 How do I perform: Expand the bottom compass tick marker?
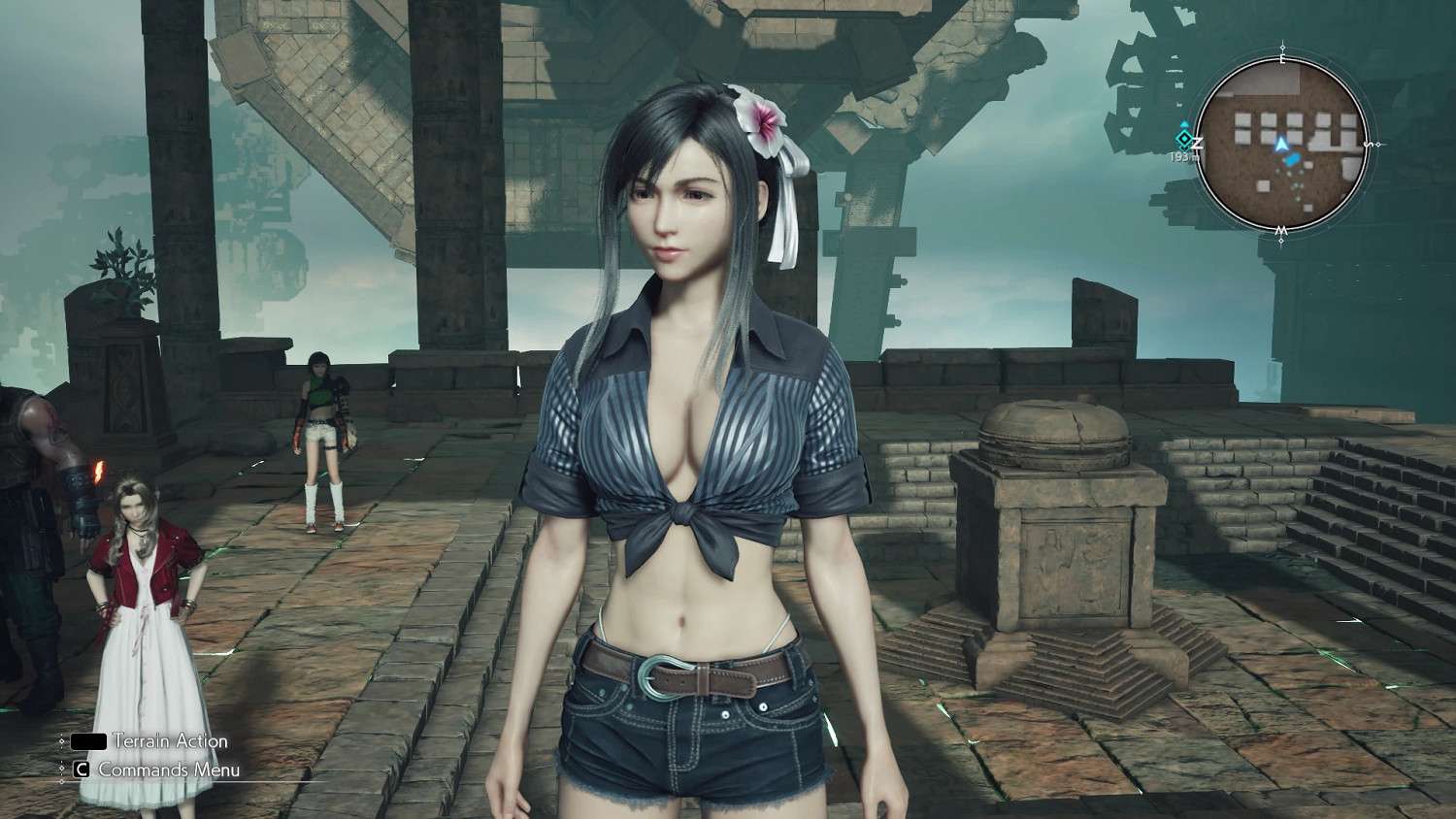click(x=1280, y=240)
